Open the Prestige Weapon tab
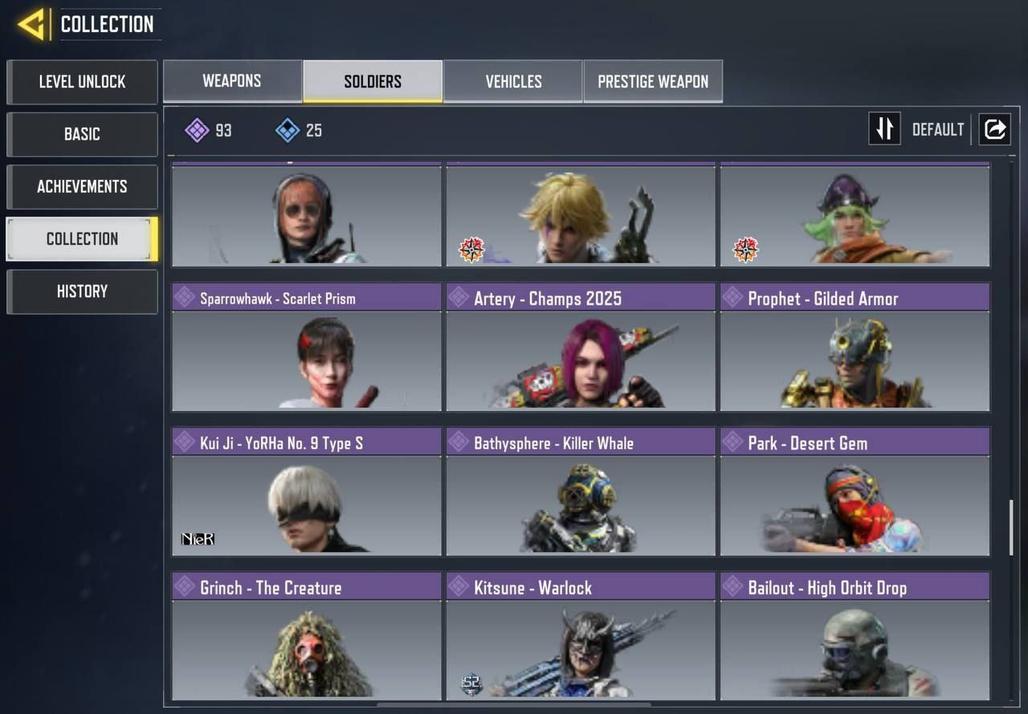This screenshot has width=1028, height=714. click(x=652, y=82)
